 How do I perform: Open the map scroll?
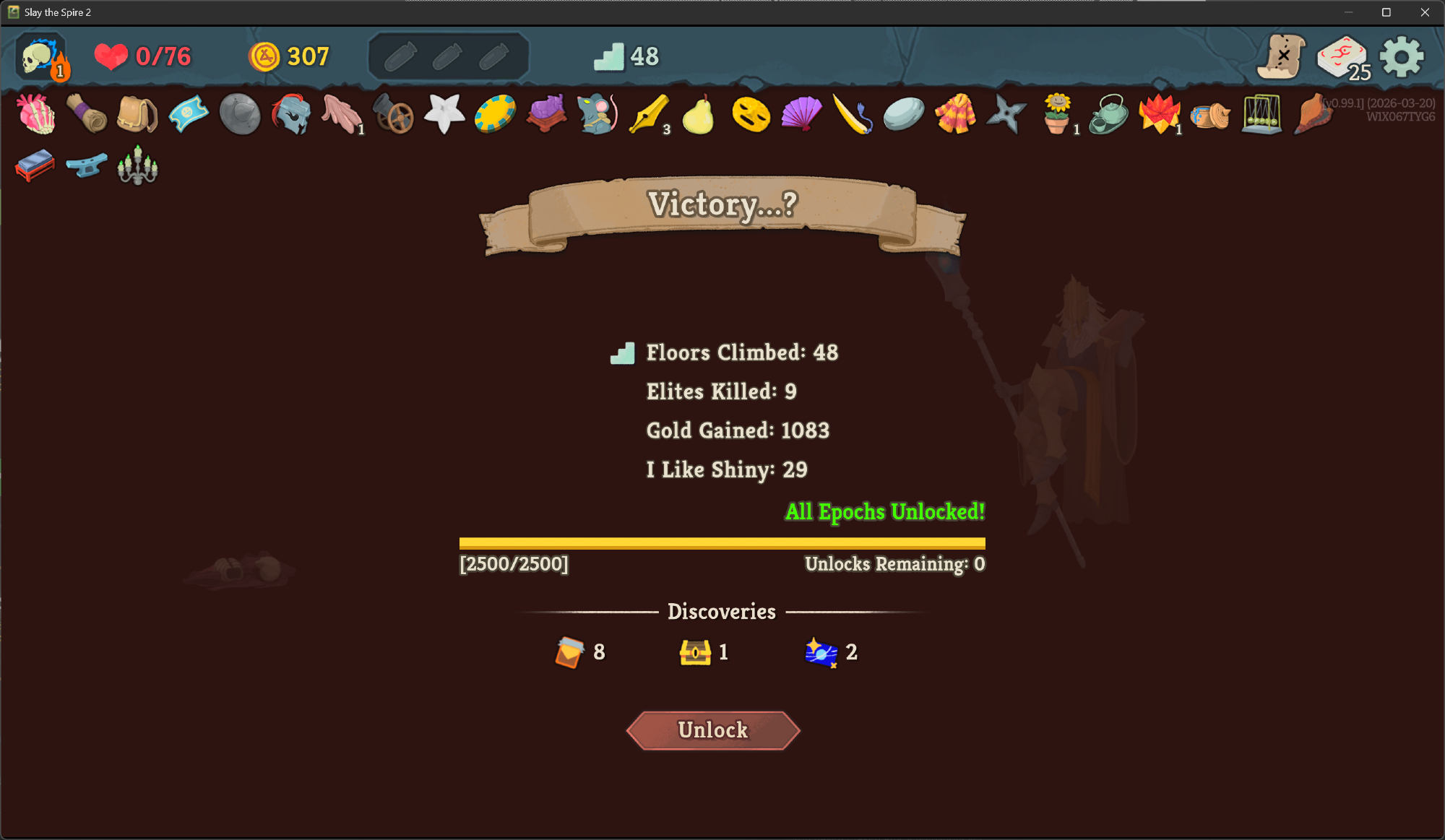click(x=1281, y=56)
